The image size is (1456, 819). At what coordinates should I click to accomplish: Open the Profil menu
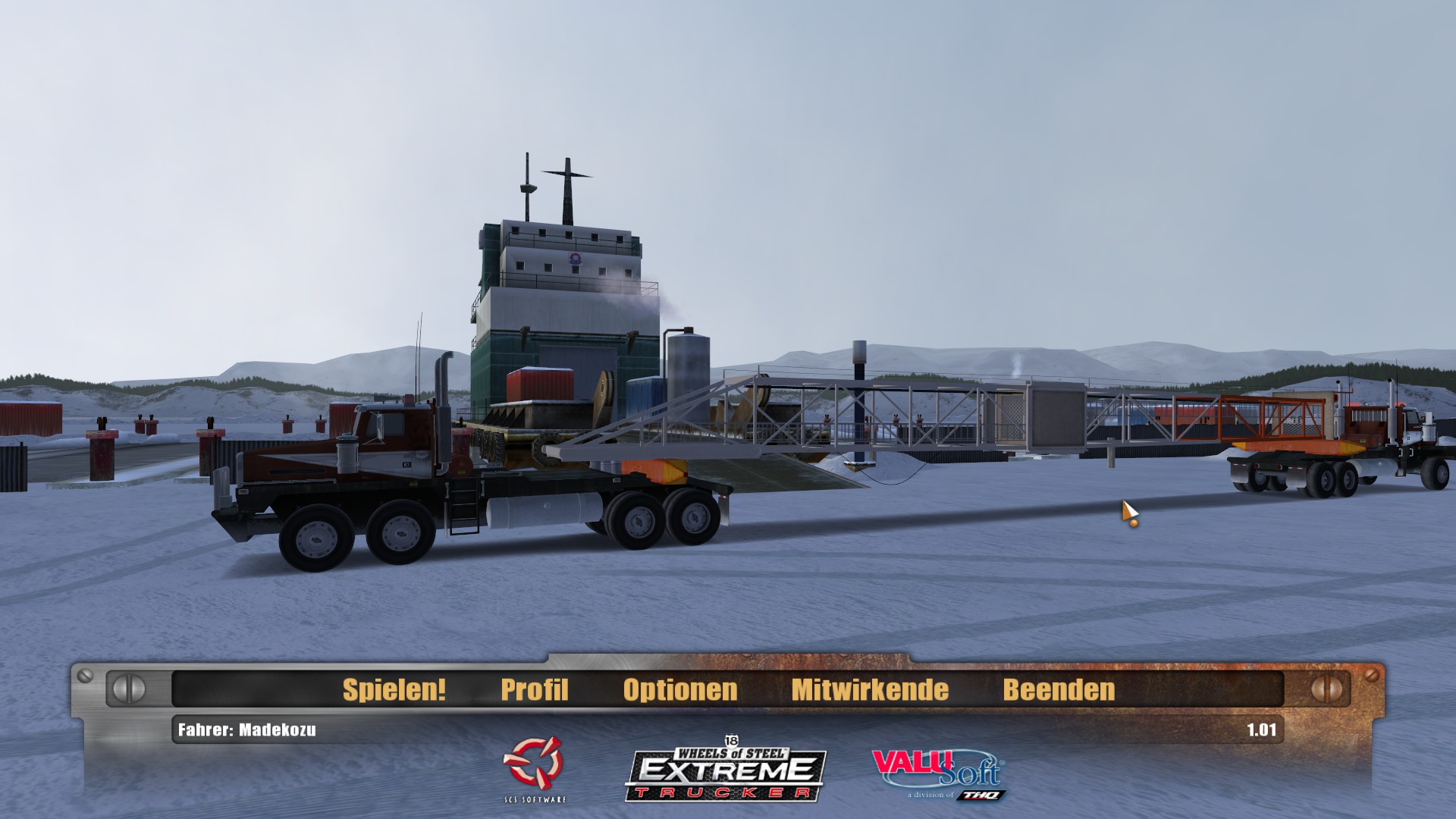(534, 689)
